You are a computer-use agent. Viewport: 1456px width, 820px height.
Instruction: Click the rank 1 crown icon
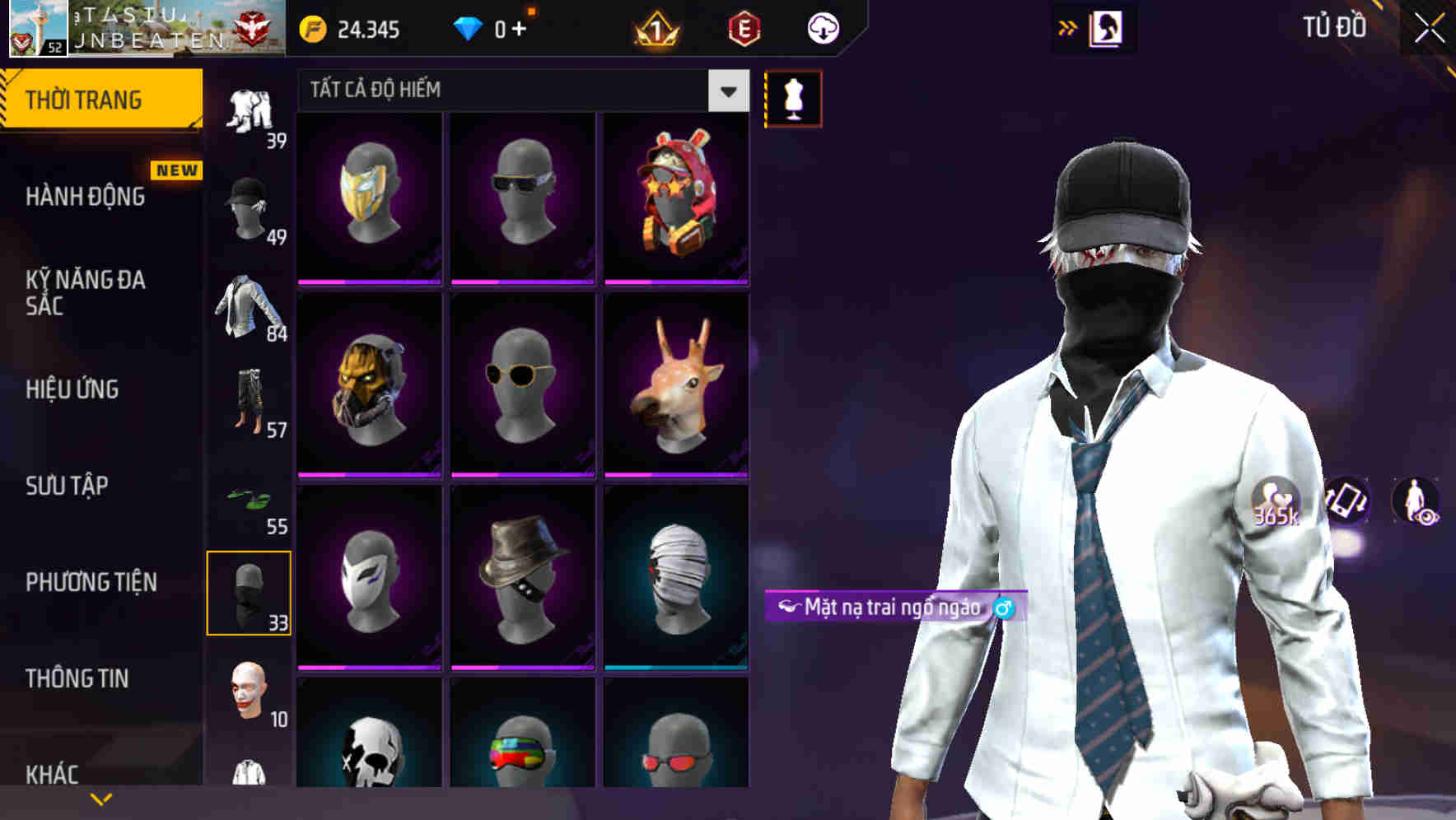click(653, 27)
